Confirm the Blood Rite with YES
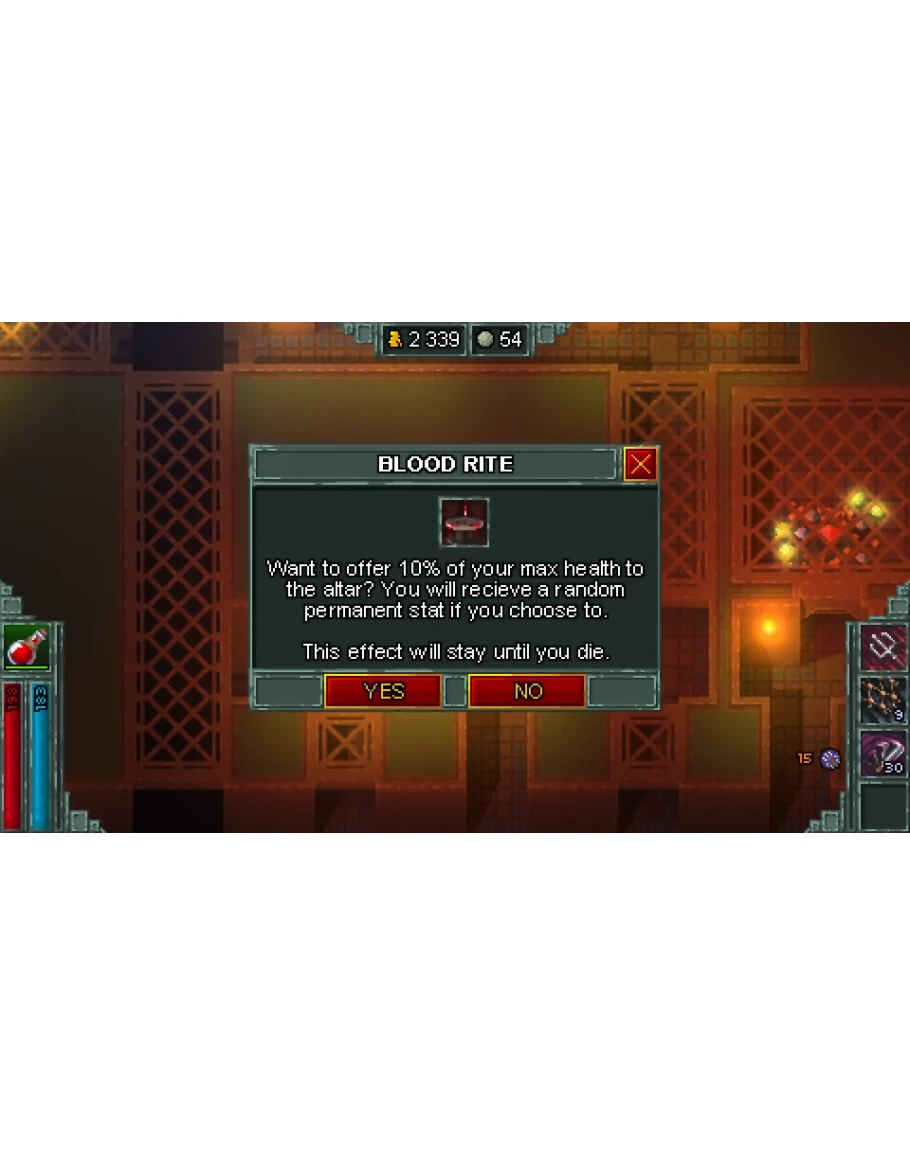The width and height of the screenshot is (910, 1155). coord(383,691)
